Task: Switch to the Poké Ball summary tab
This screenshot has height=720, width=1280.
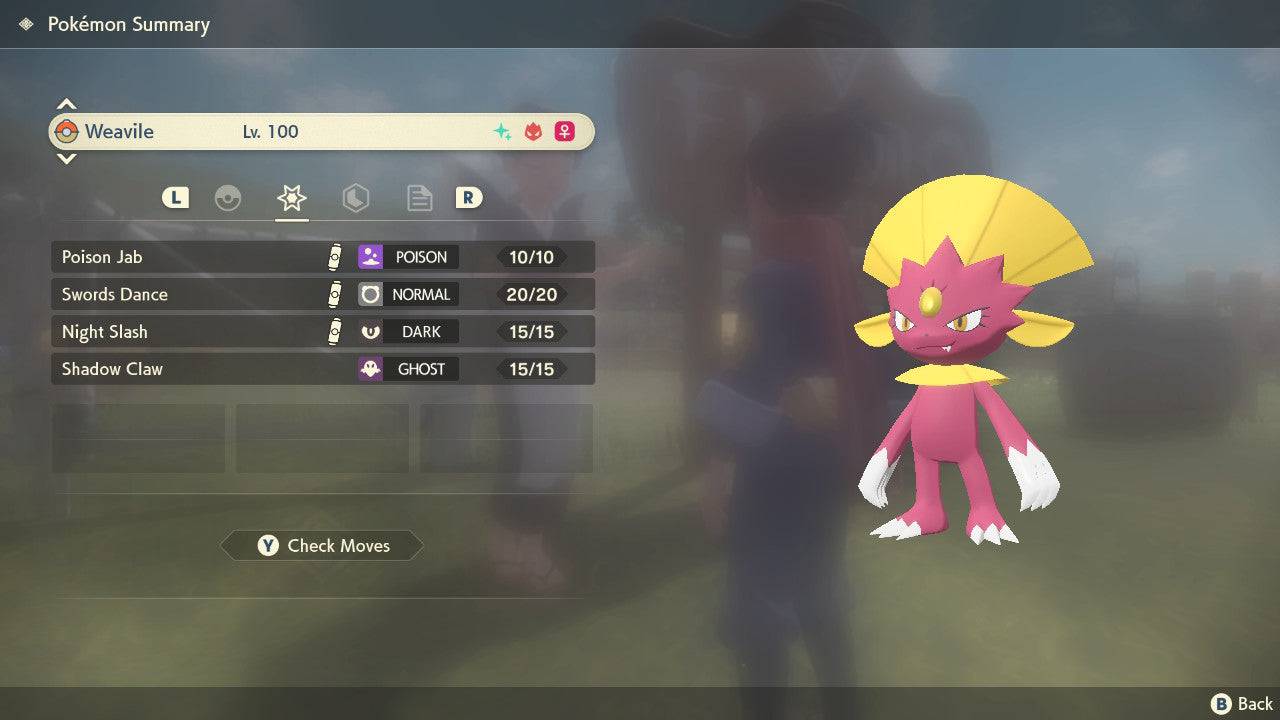Action: tap(228, 198)
